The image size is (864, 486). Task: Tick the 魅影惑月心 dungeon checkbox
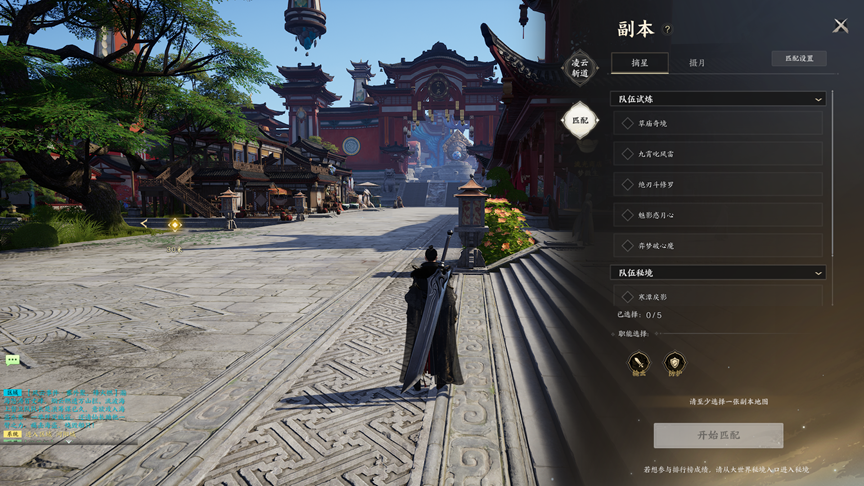(x=628, y=215)
